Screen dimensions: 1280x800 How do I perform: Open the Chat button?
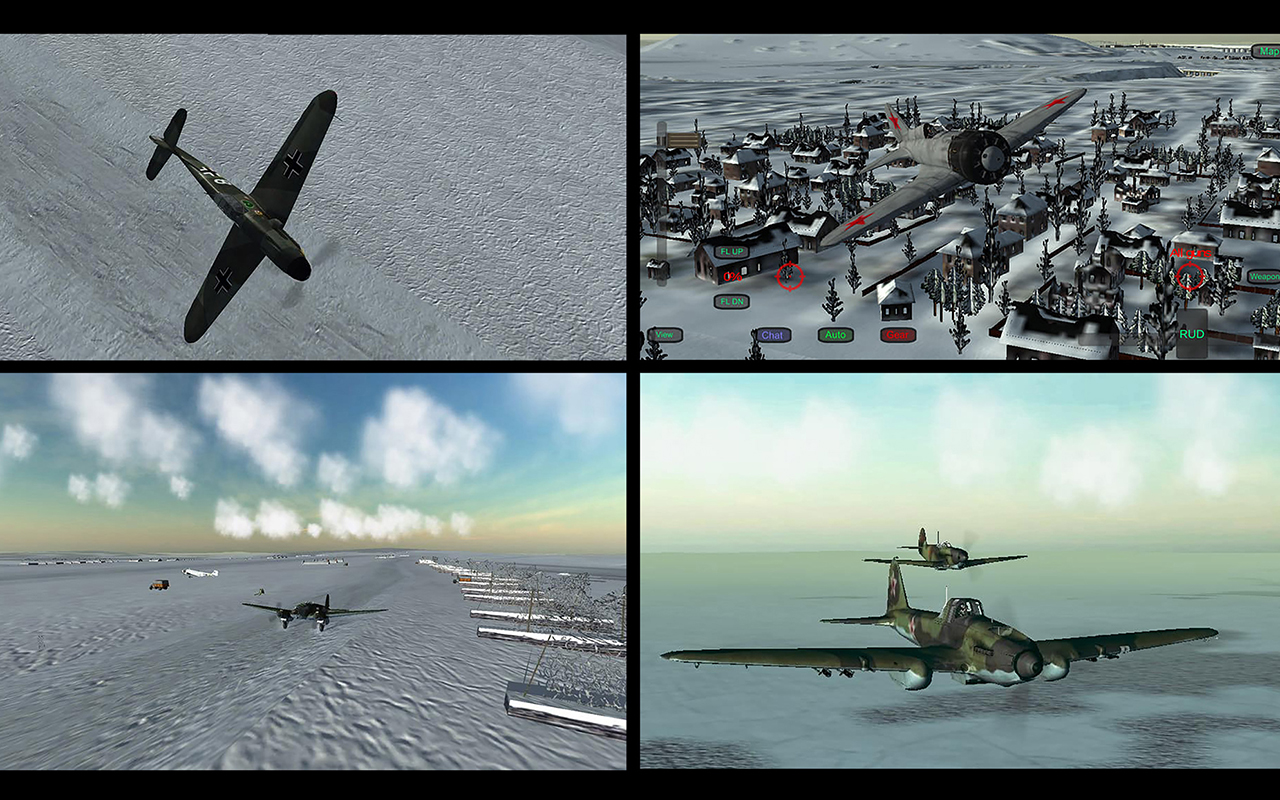(x=773, y=335)
